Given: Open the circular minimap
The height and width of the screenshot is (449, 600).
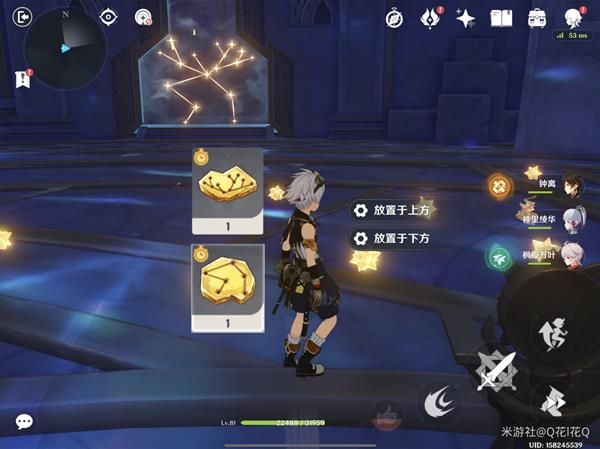Looking at the screenshot, I should pyautogui.click(x=66, y=45).
